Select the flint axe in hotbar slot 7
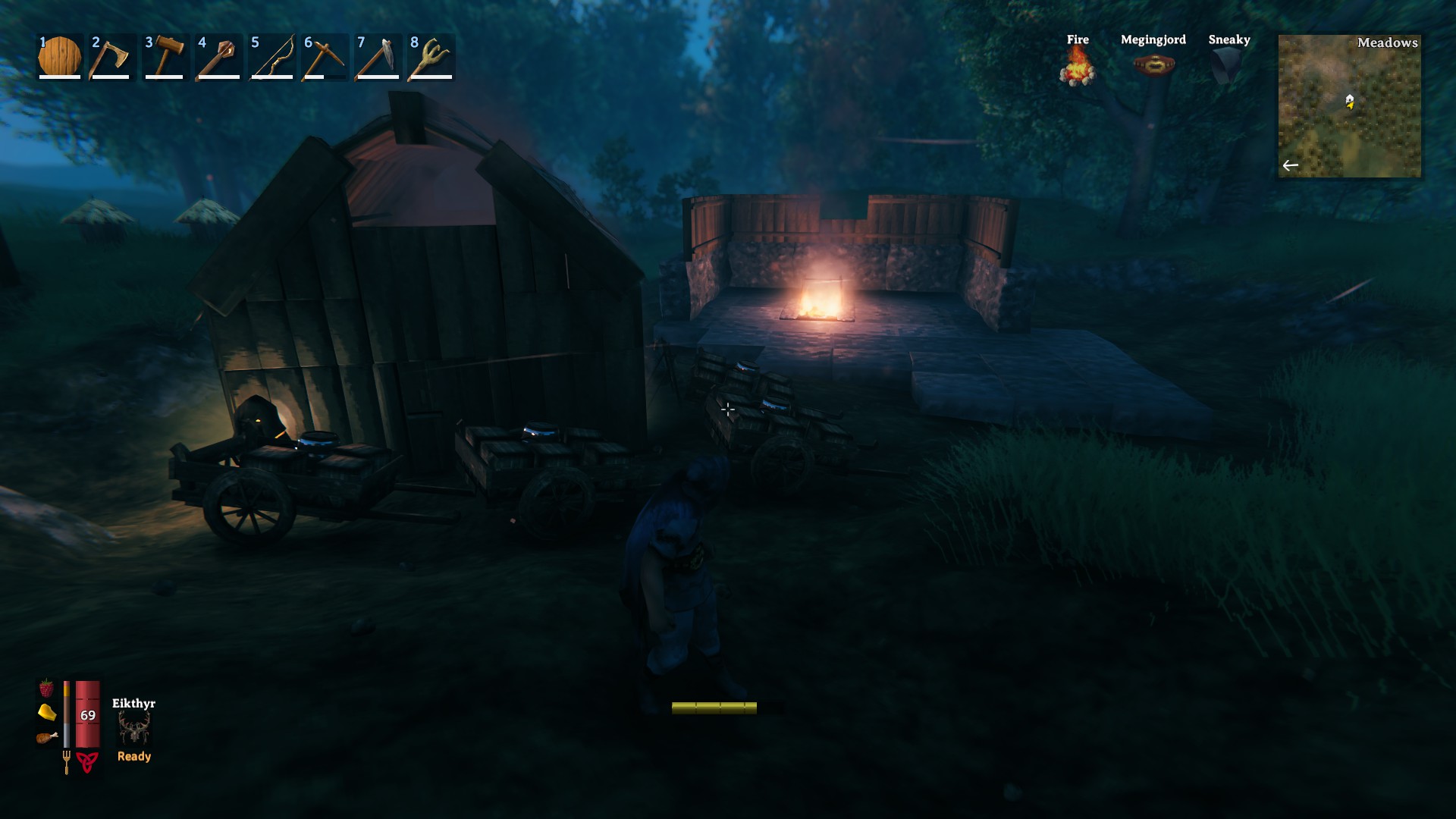 coord(379,56)
